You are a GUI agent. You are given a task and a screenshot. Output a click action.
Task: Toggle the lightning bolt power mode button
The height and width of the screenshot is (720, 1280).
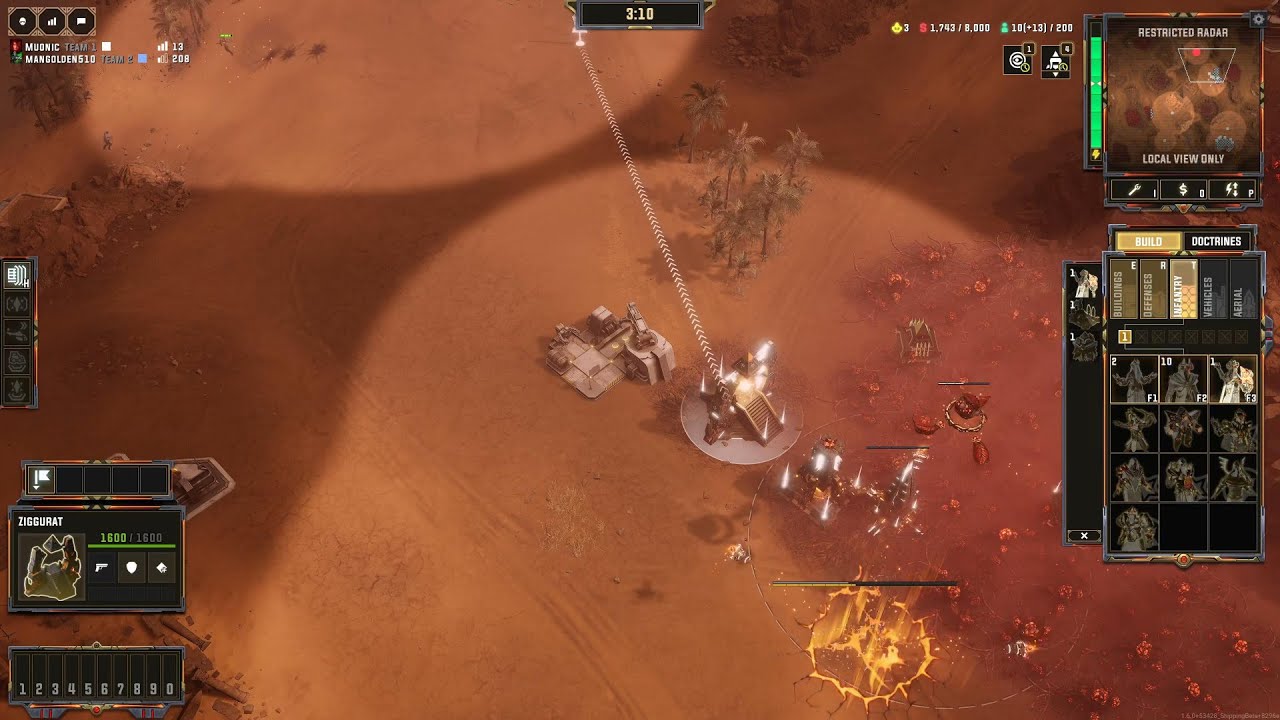click(1231, 189)
